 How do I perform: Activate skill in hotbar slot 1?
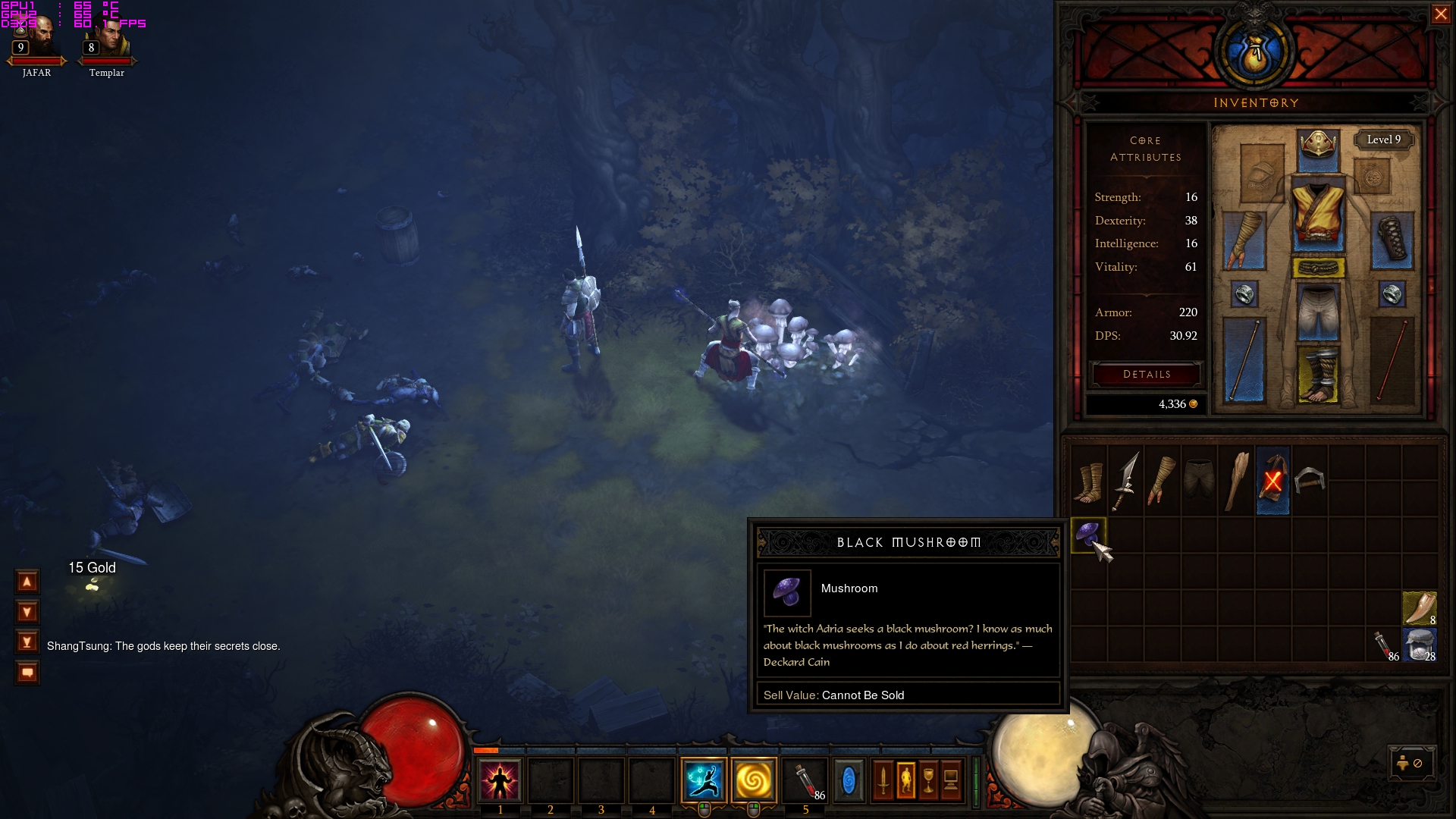(x=500, y=780)
